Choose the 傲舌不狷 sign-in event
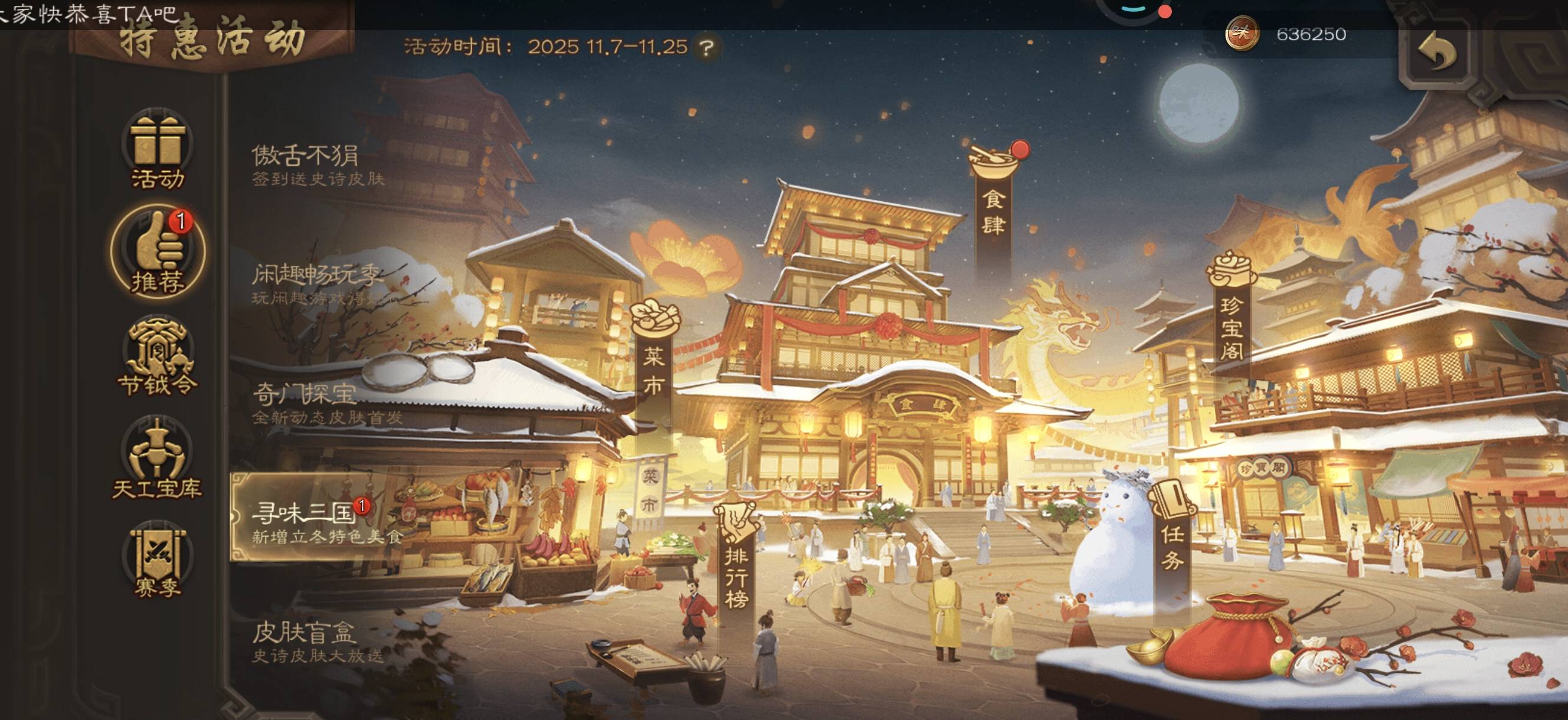The height and width of the screenshot is (720, 1568). [316, 164]
